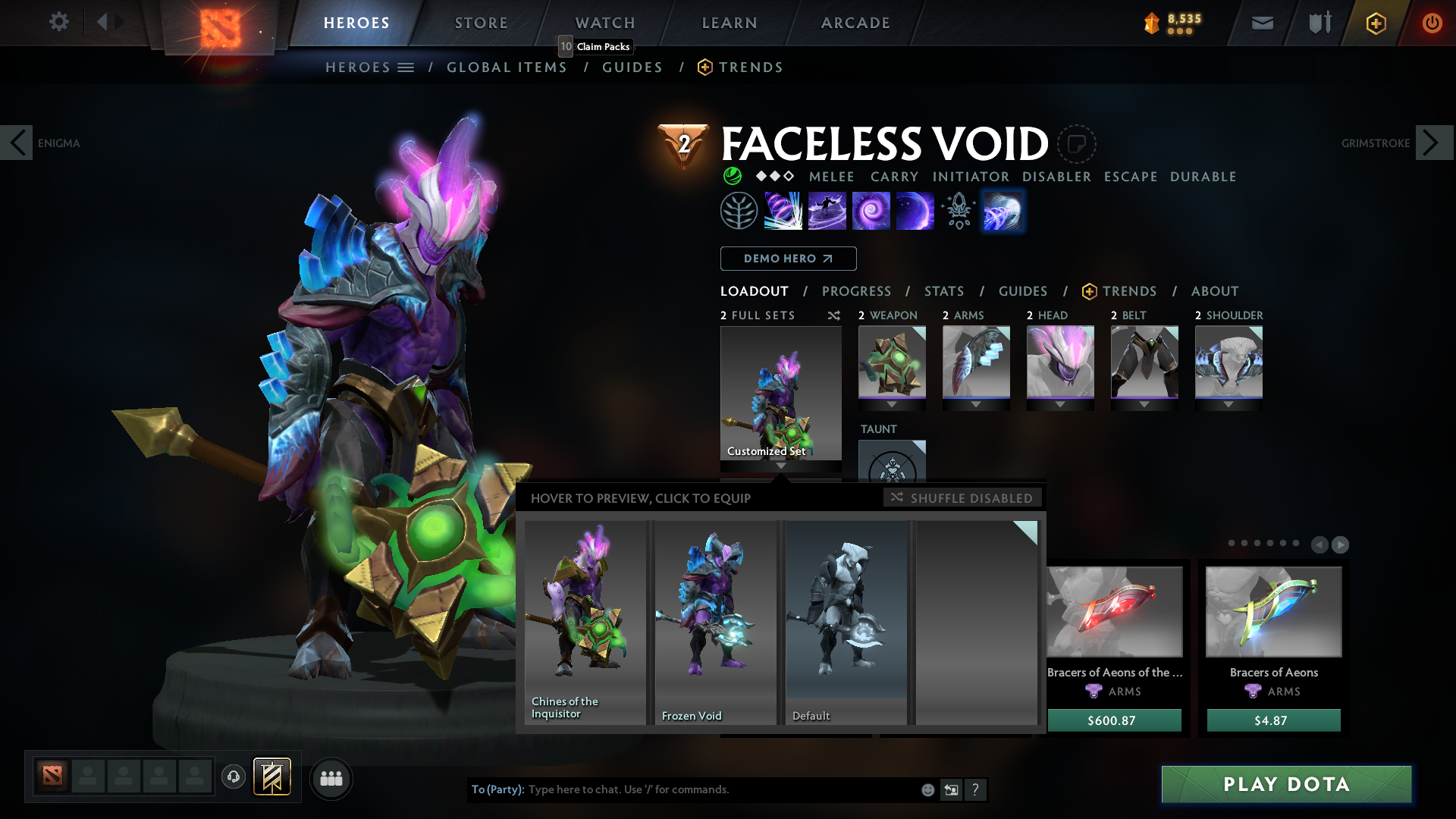
Task: Select the Time Walk ability icon
Action: tap(782, 211)
